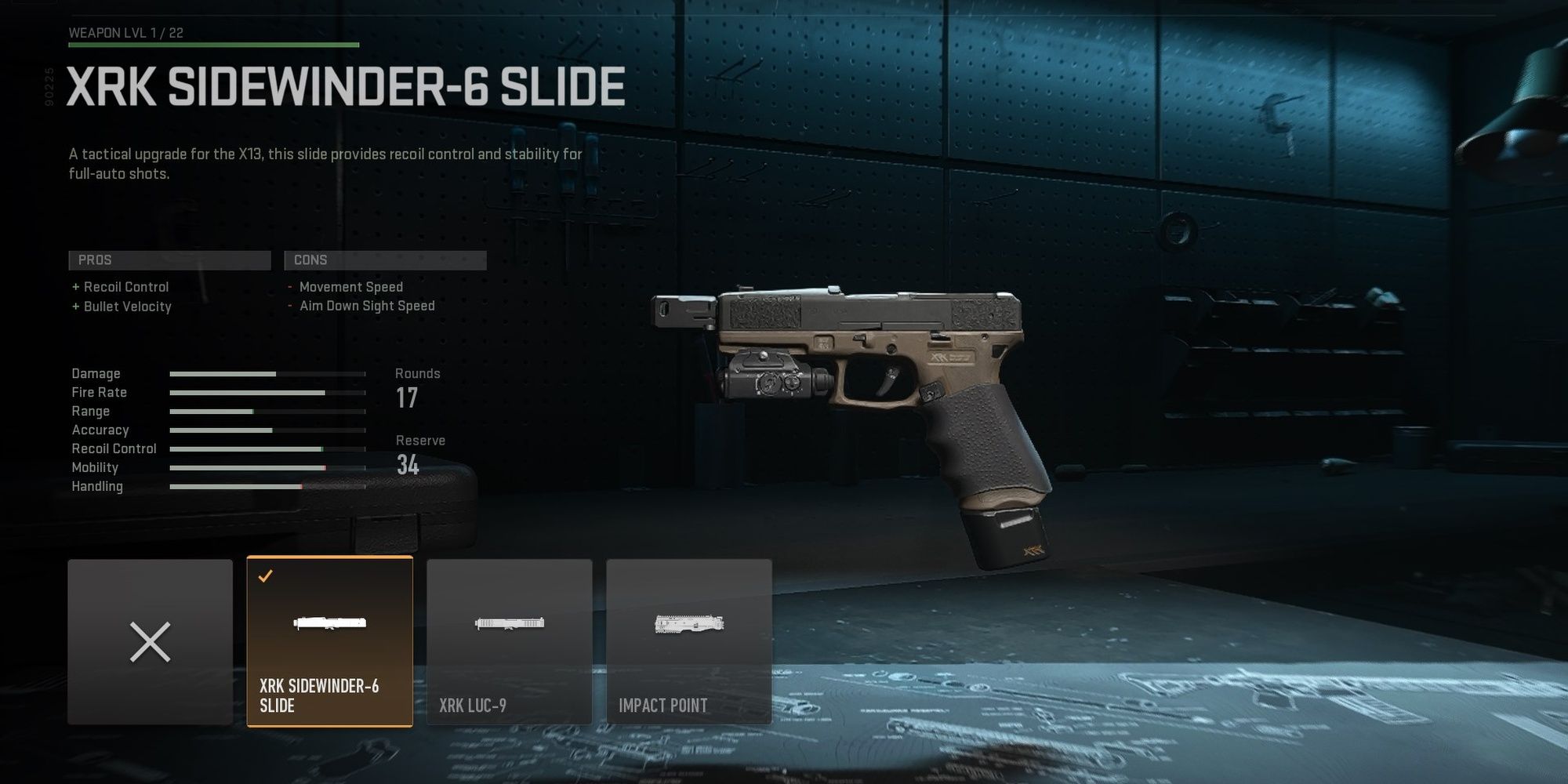Click the Aim Down Sight Speed con entry
The image size is (1568, 784).
click(x=365, y=306)
